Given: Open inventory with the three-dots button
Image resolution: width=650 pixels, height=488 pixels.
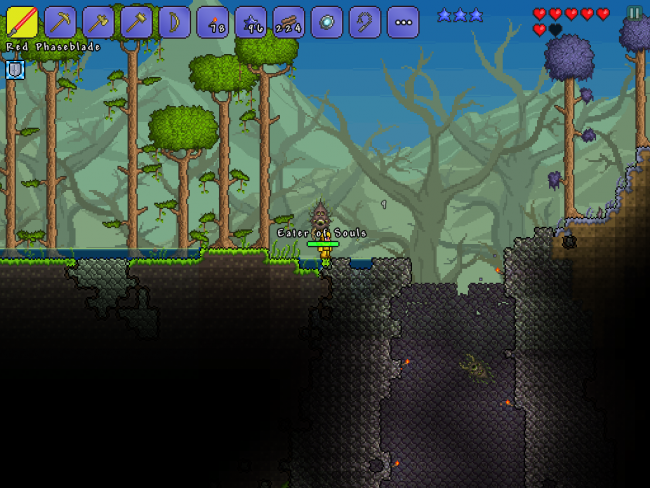Looking at the screenshot, I should coord(402,22).
